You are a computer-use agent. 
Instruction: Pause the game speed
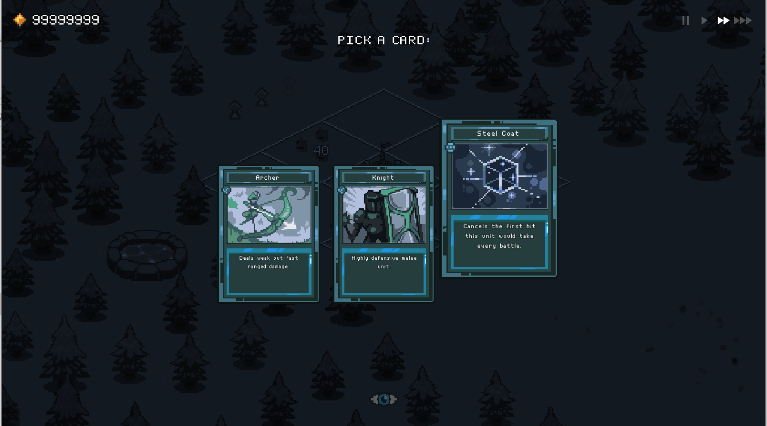coord(686,20)
